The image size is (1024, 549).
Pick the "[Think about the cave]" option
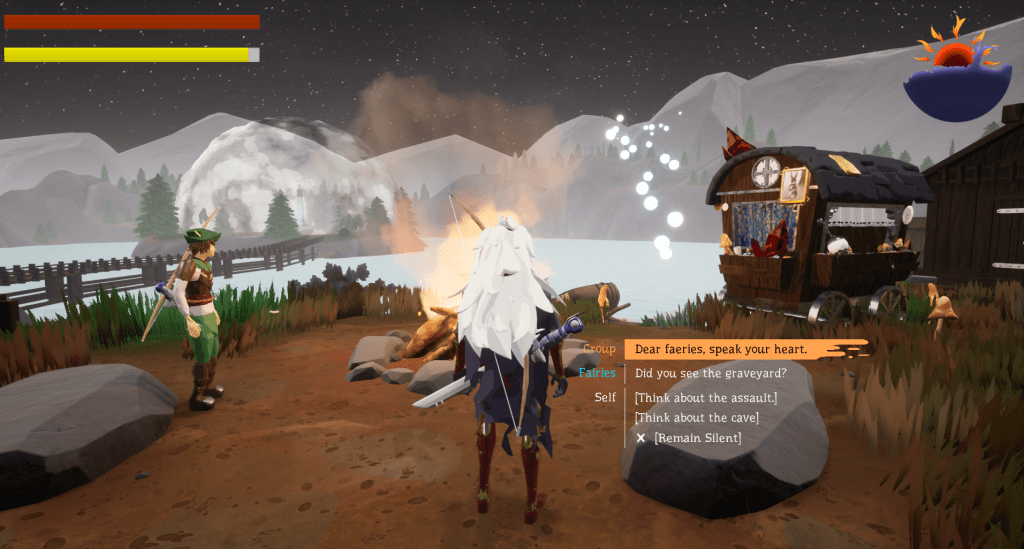(696, 417)
